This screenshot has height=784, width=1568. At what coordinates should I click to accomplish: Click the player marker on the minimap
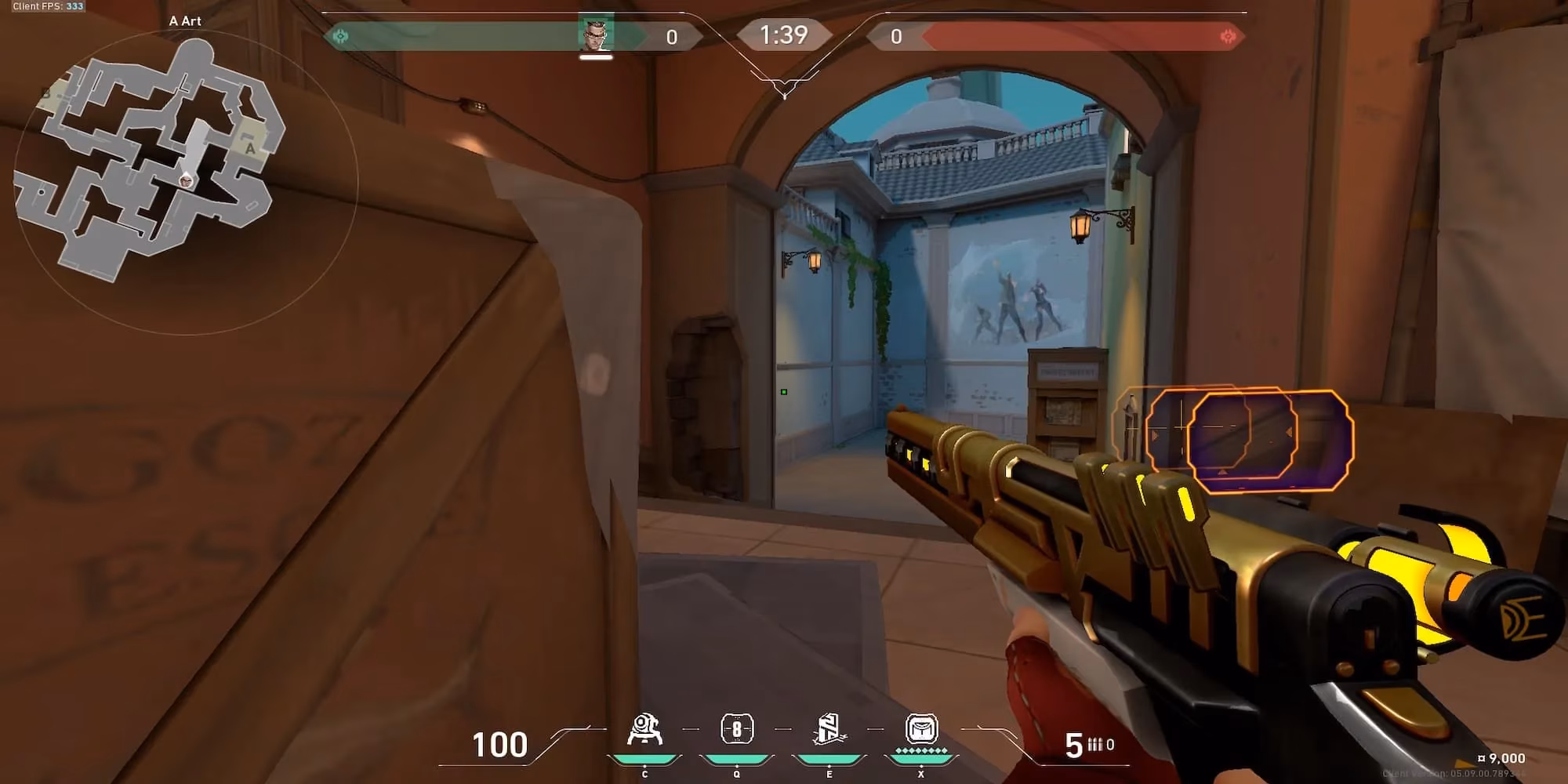(186, 181)
